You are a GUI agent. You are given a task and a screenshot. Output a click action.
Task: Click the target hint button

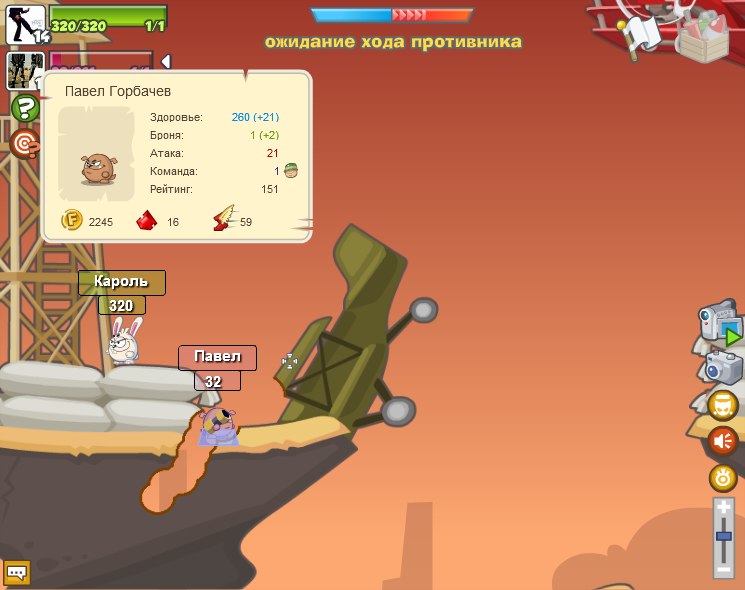click(24, 144)
